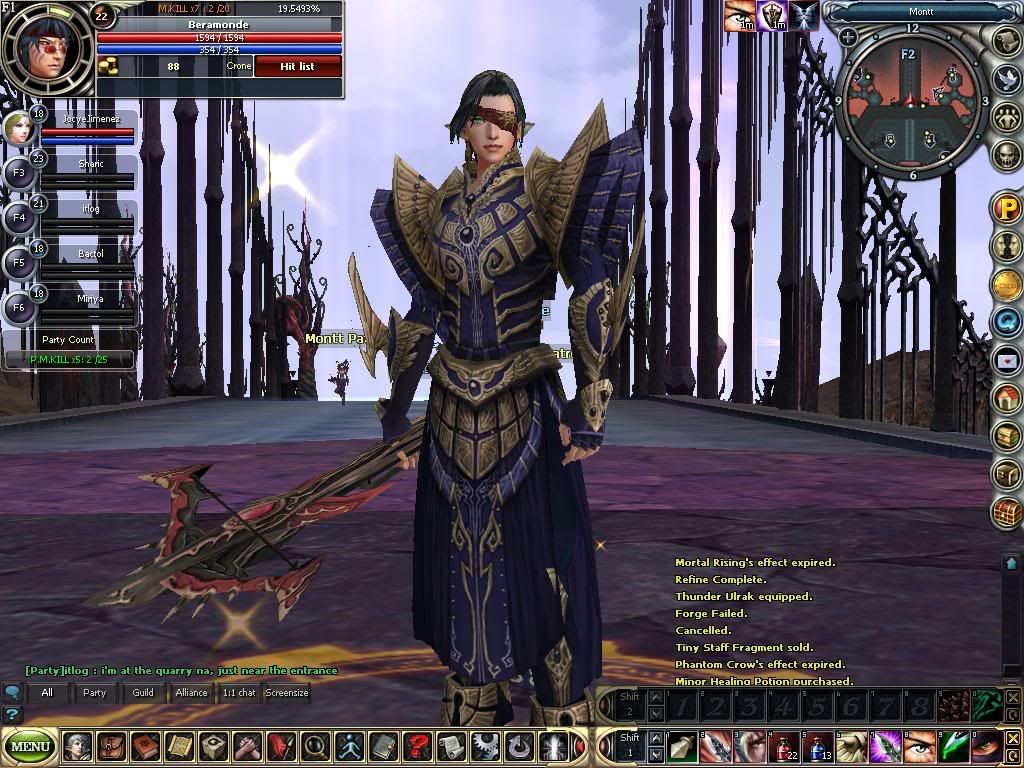This screenshot has width=1024, height=768.
Task: Open the Alliance chat tab
Action: [191, 692]
